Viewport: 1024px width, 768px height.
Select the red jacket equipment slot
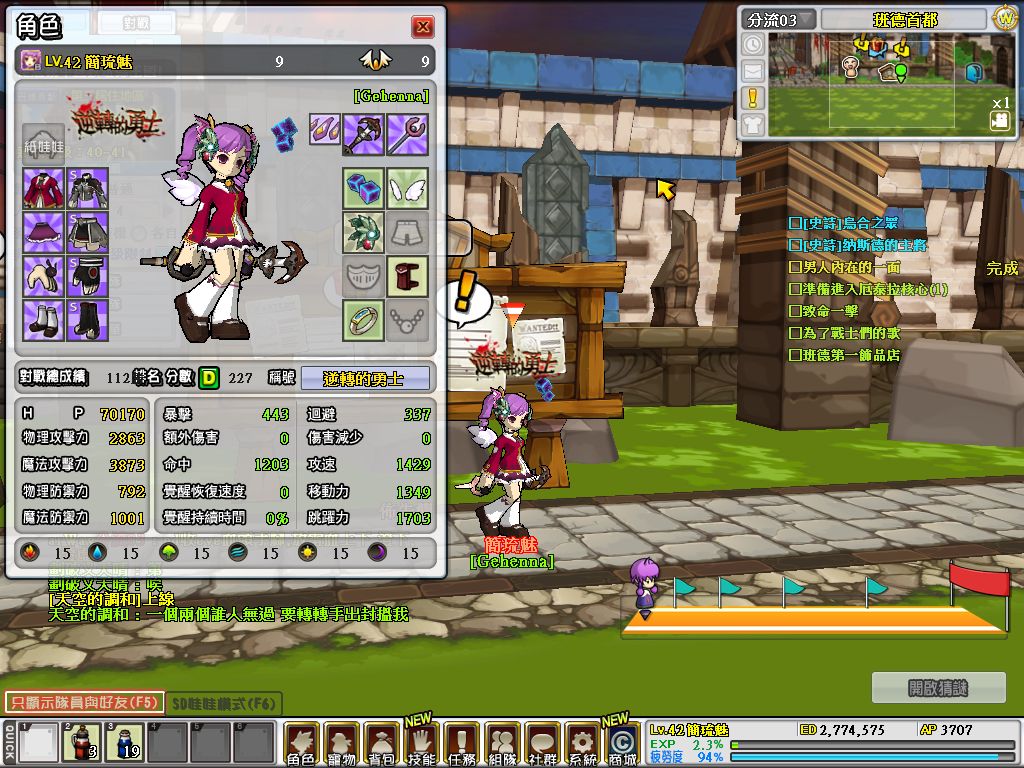(43, 189)
